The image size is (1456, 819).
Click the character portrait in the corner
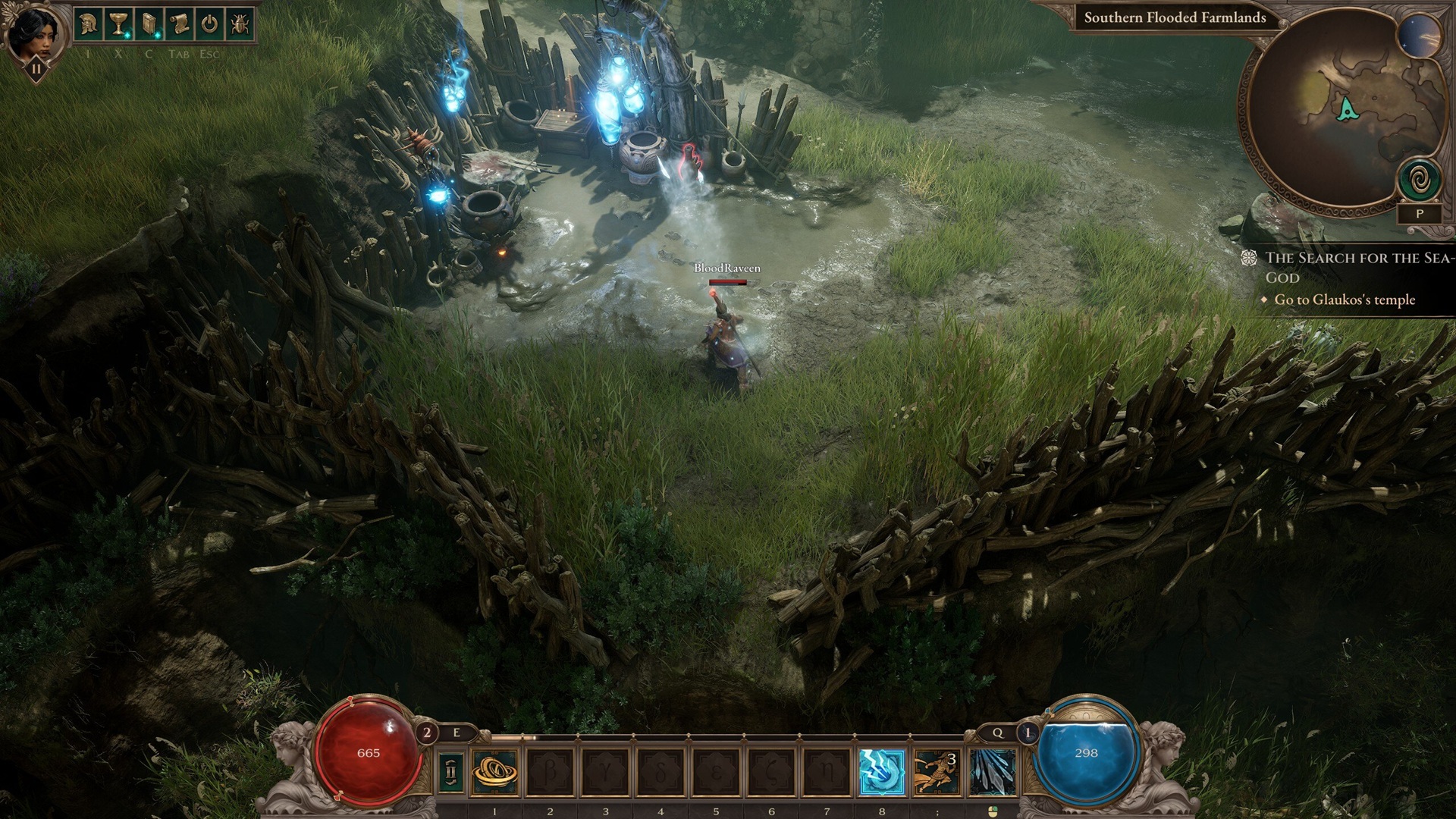pos(33,34)
